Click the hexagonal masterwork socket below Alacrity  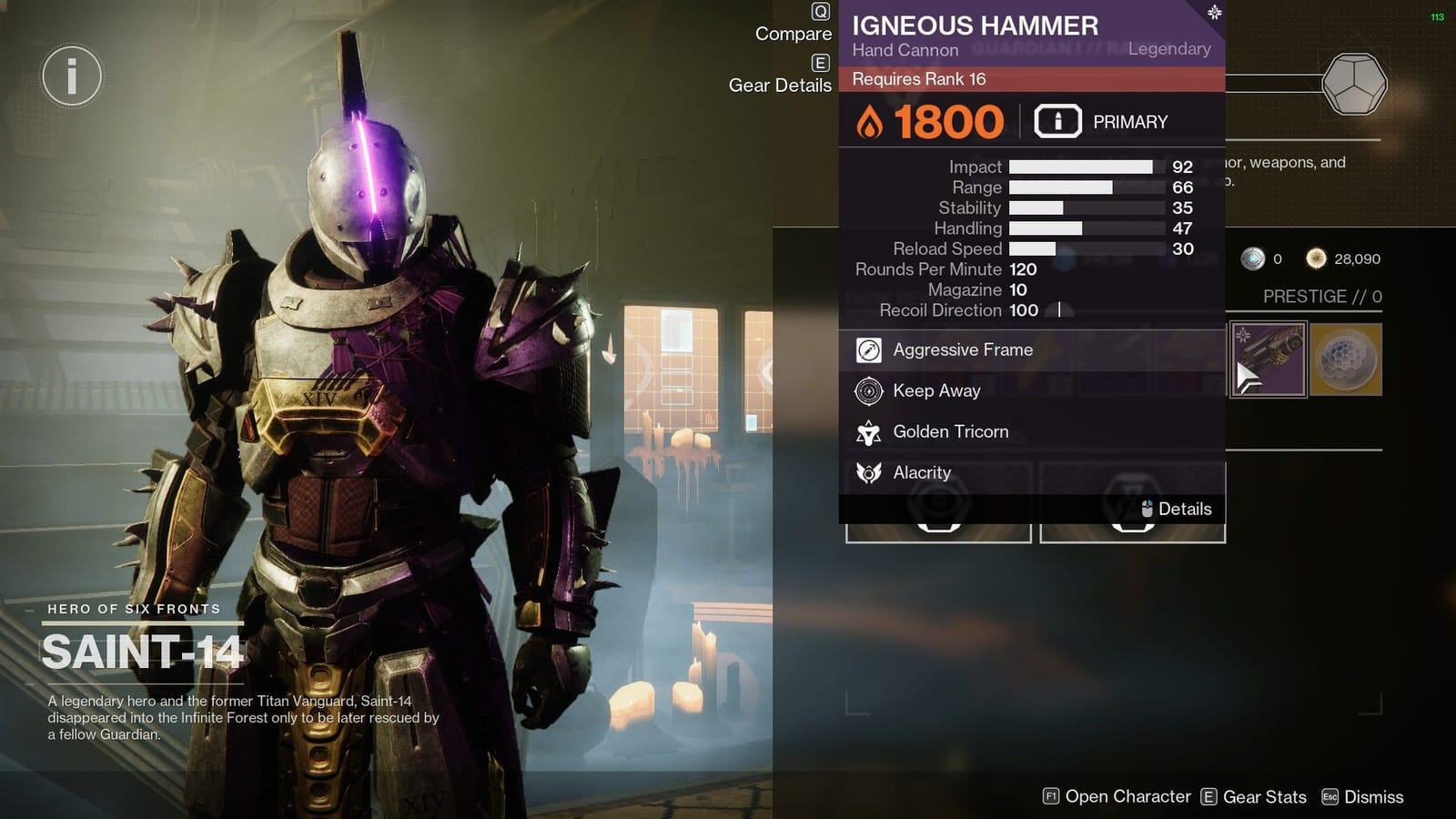pos(938,504)
